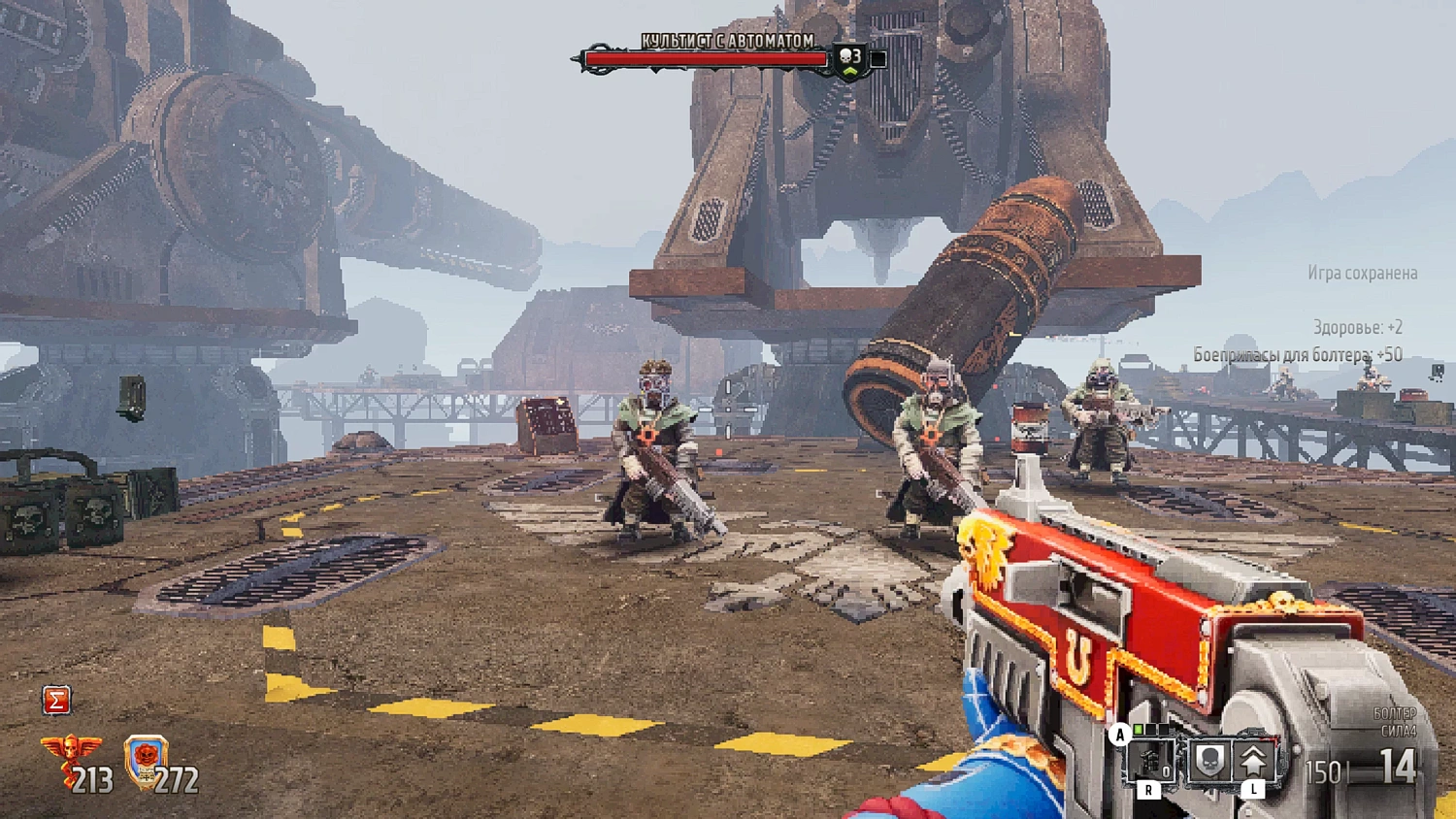
Task: Click the crosshair at screen center
Action: (728, 409)
